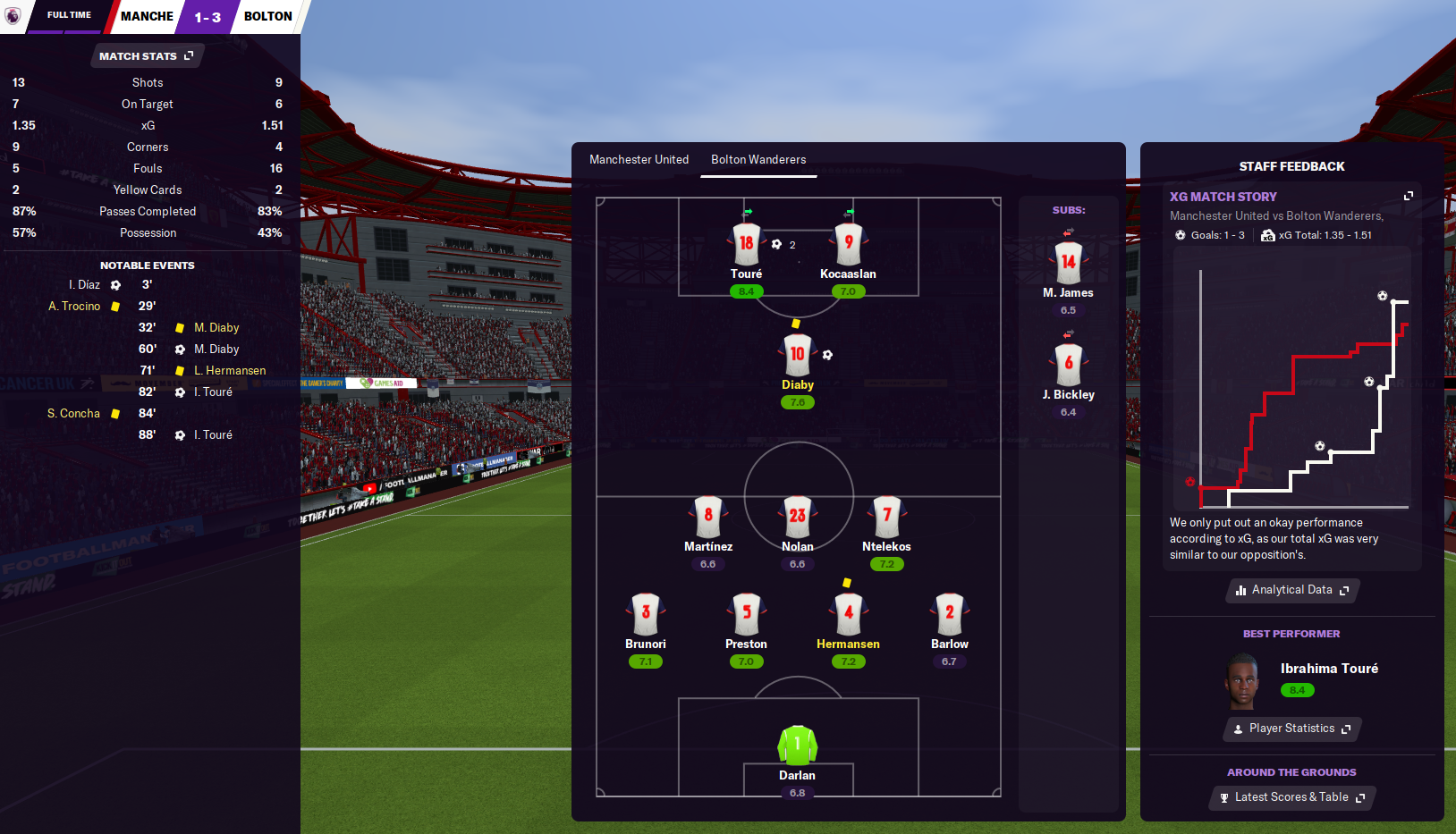View best performer Ibrahima Touré
Viewport: 1456px width, 834px height.
[x=1328, y=669]
